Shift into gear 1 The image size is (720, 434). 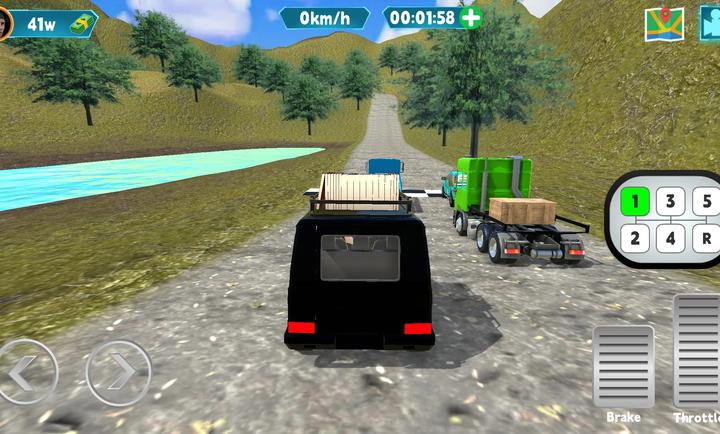click(635, 202)
